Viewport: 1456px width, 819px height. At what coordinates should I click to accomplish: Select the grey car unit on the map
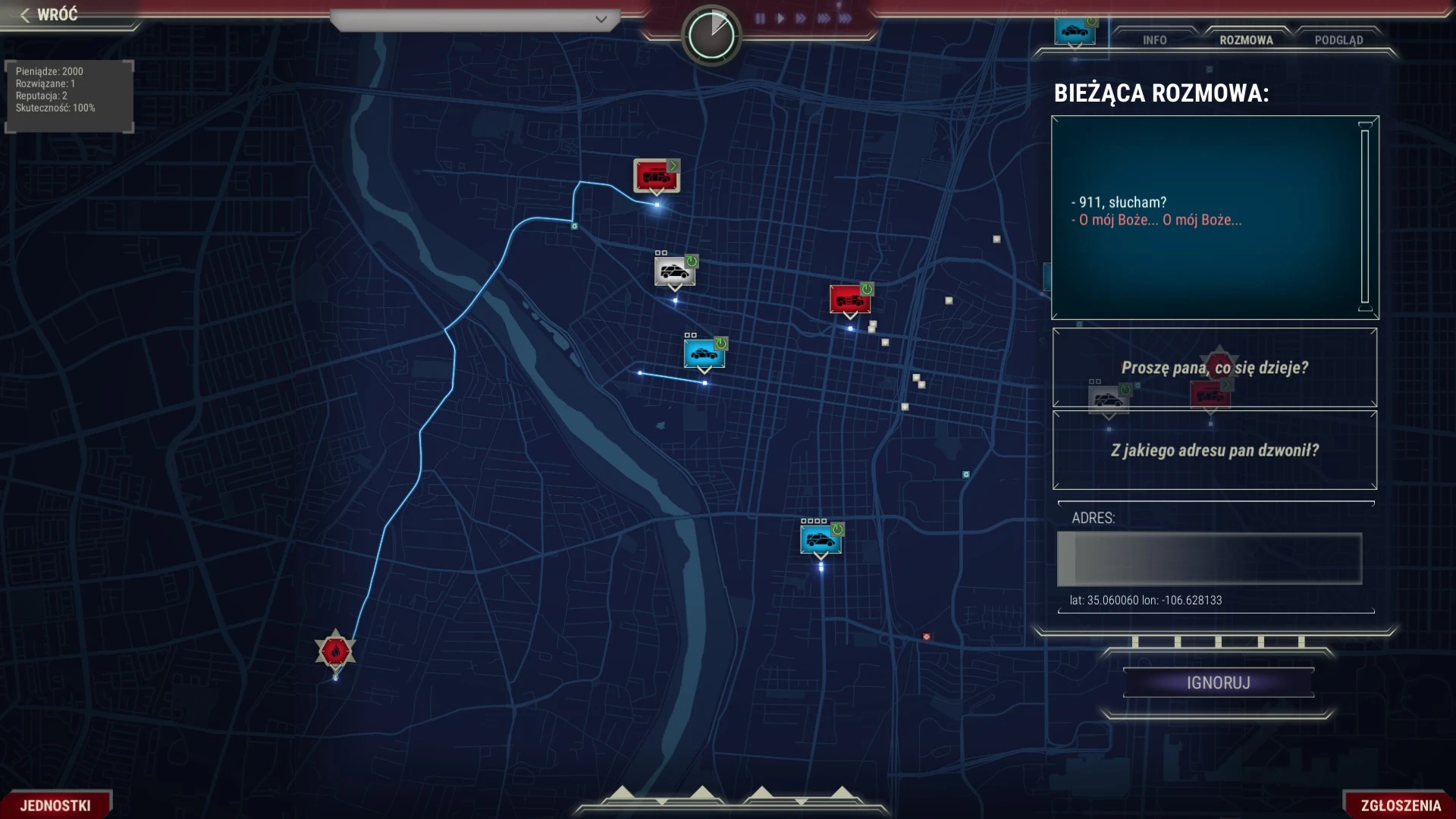tap(674, 271)
